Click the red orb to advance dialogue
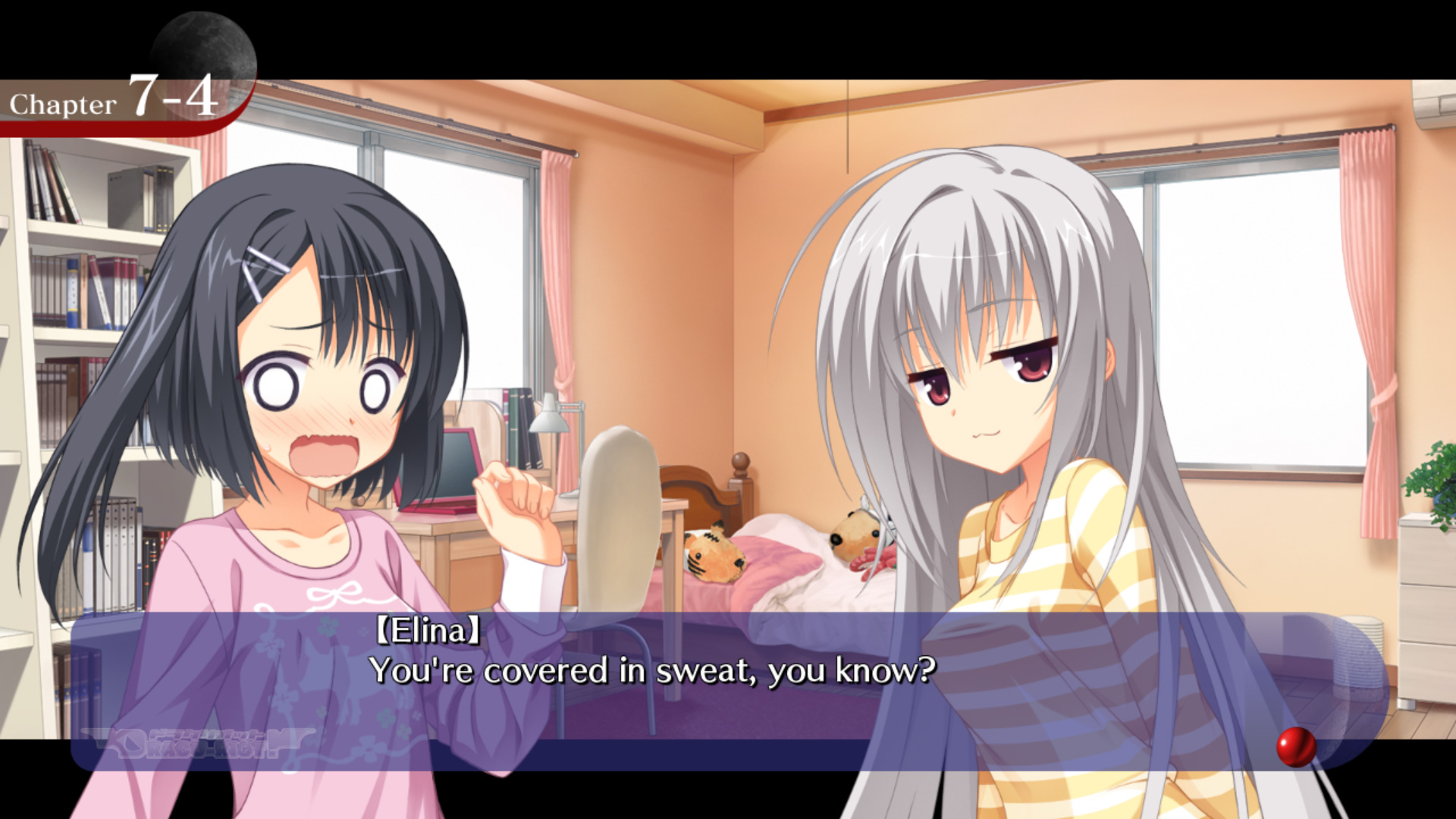Screen dimensions: 1456x819 coord(1296,747)
